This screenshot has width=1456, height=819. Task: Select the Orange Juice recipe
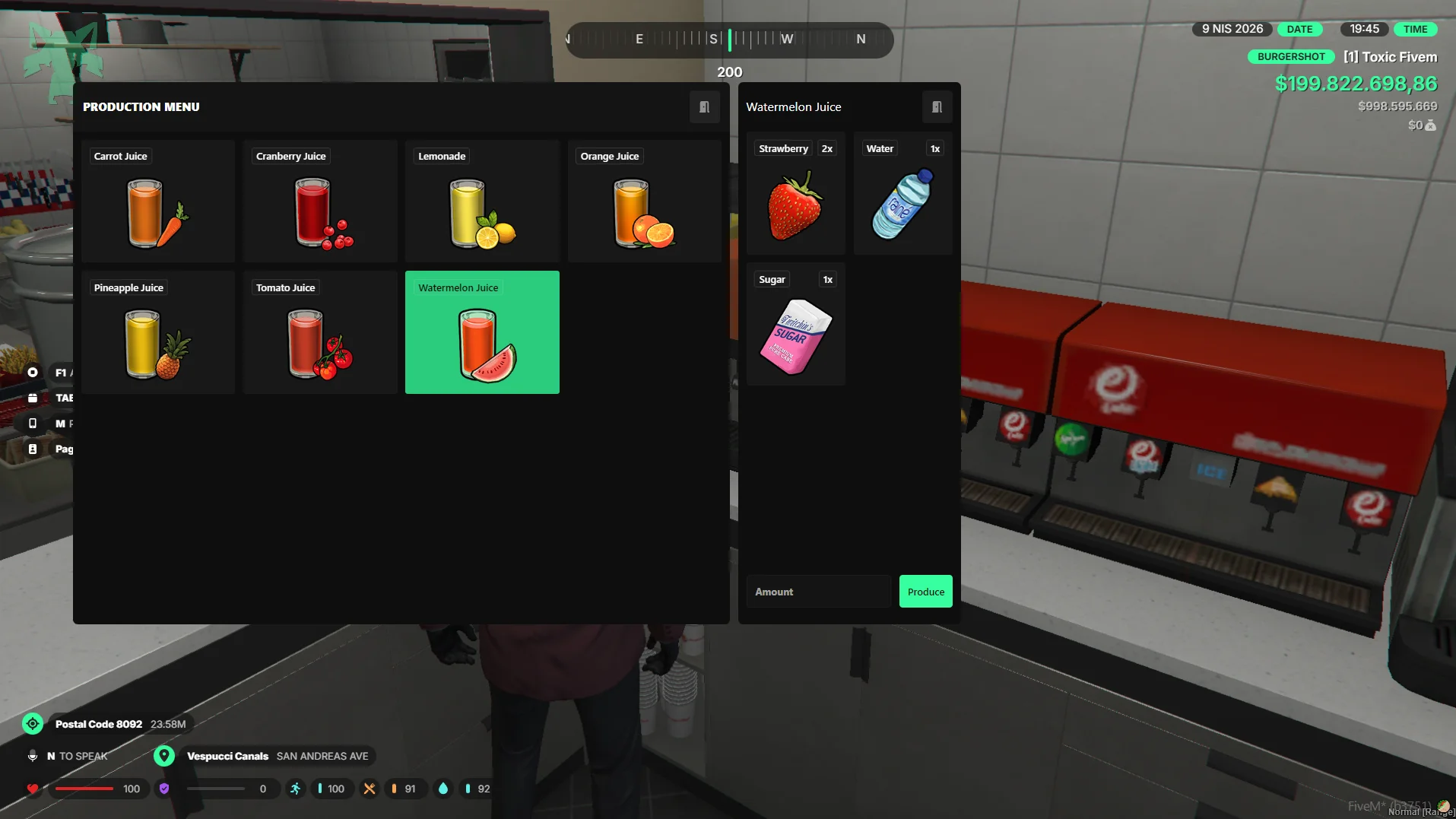pos(644,202)
